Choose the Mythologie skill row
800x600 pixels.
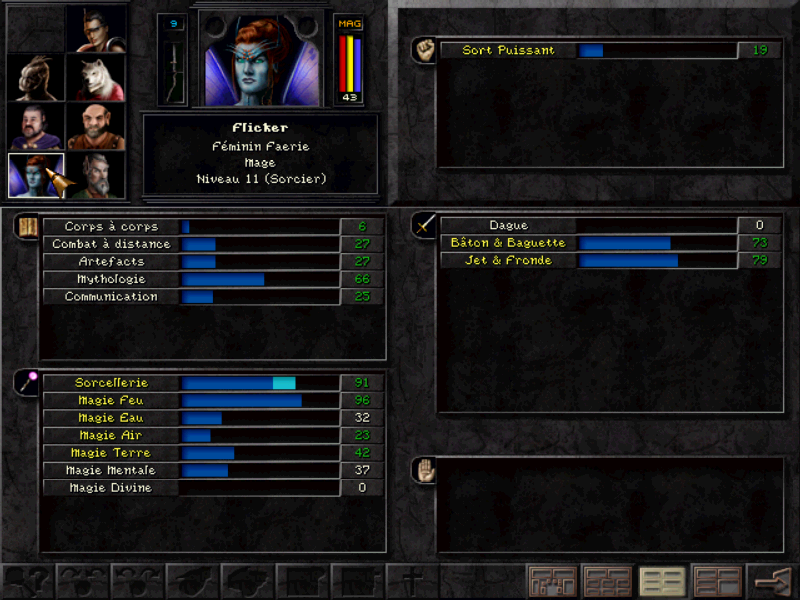211,279
